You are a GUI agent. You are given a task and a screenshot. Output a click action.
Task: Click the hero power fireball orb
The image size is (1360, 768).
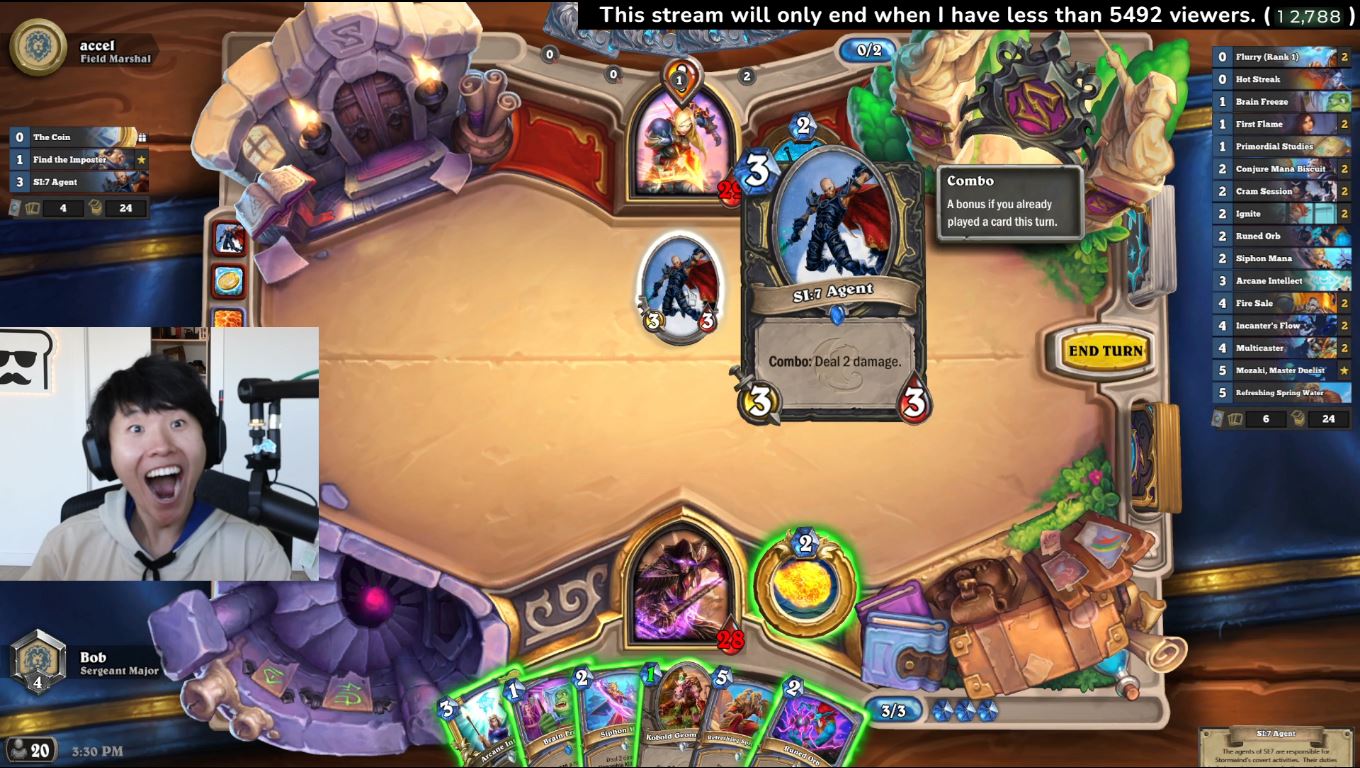coord(806,582)
